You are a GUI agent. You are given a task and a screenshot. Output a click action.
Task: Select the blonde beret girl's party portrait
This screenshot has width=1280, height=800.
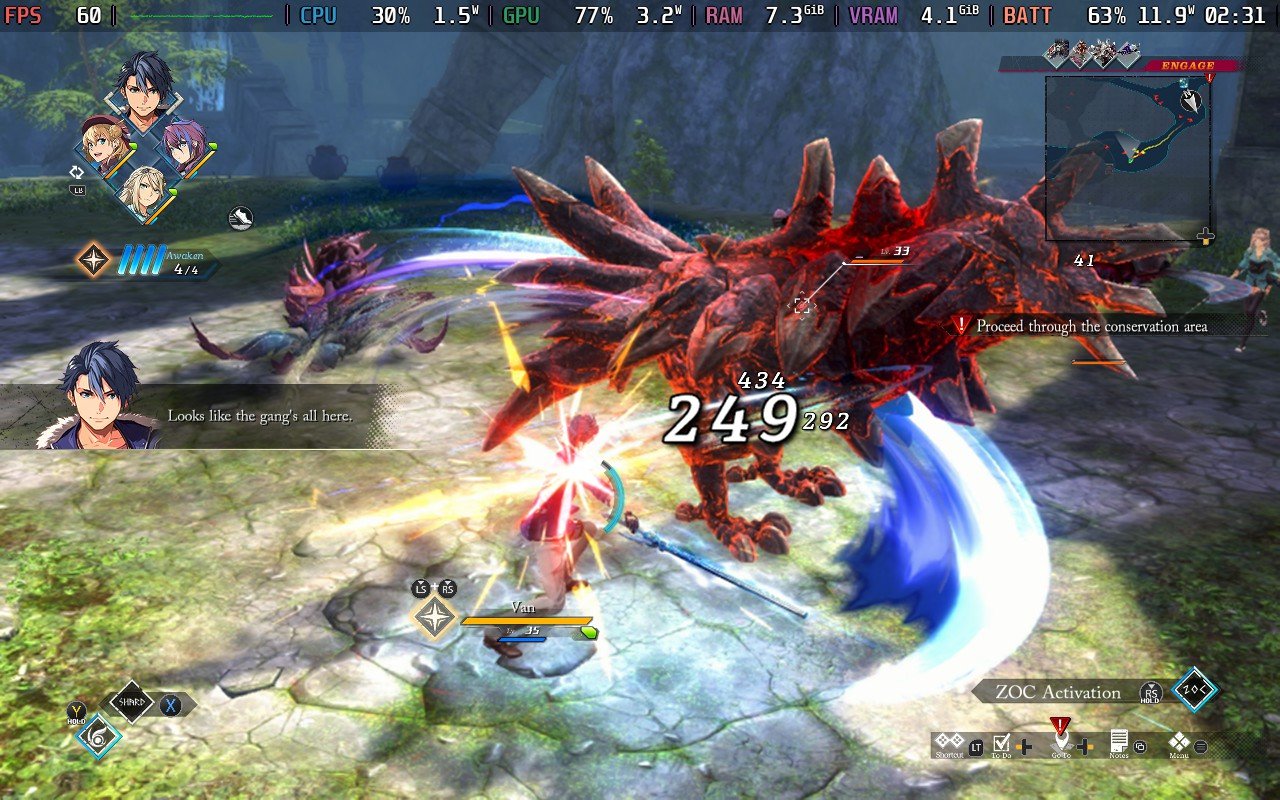point(104,144)
